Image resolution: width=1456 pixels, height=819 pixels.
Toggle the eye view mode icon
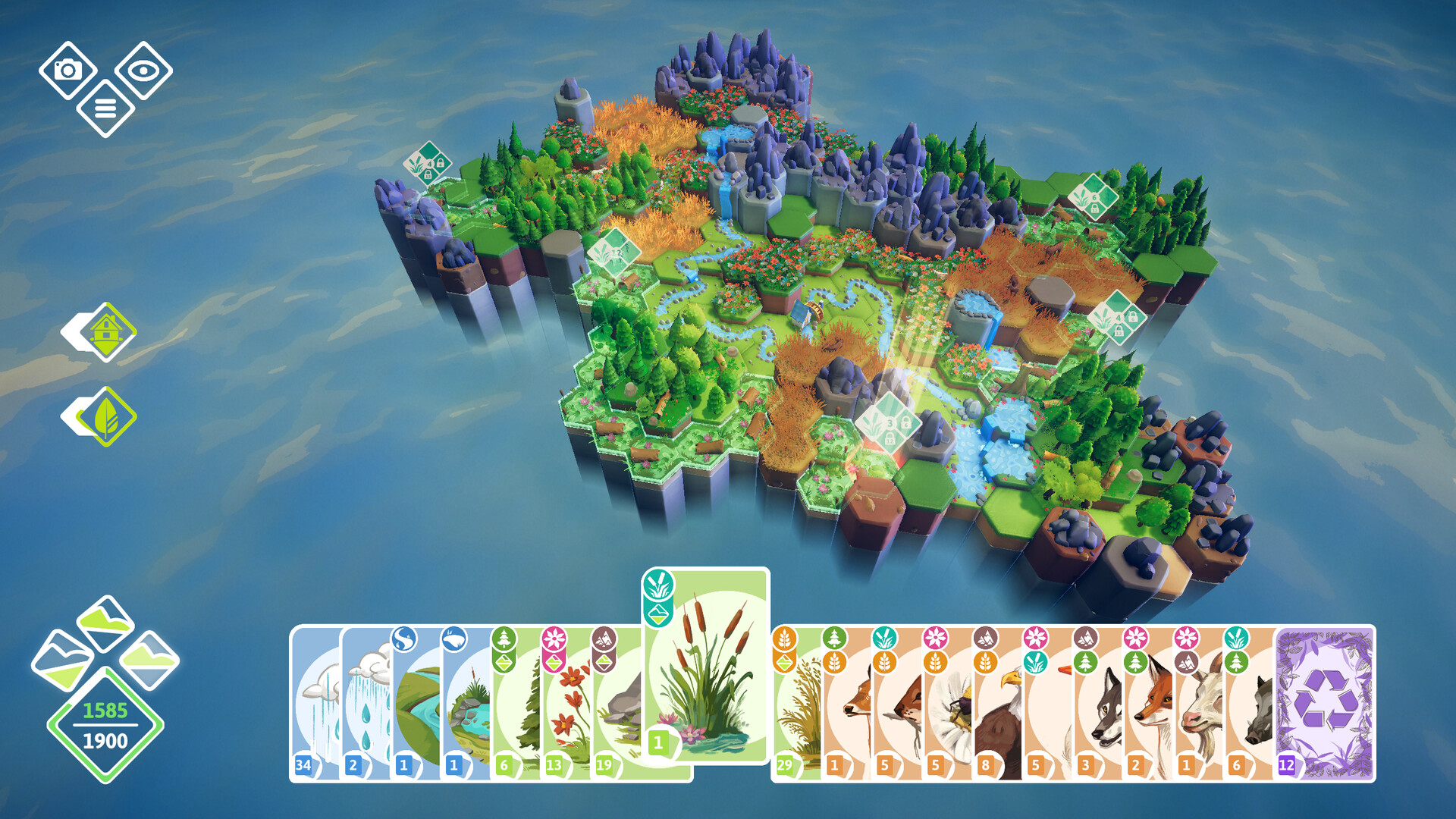point(143,72)
